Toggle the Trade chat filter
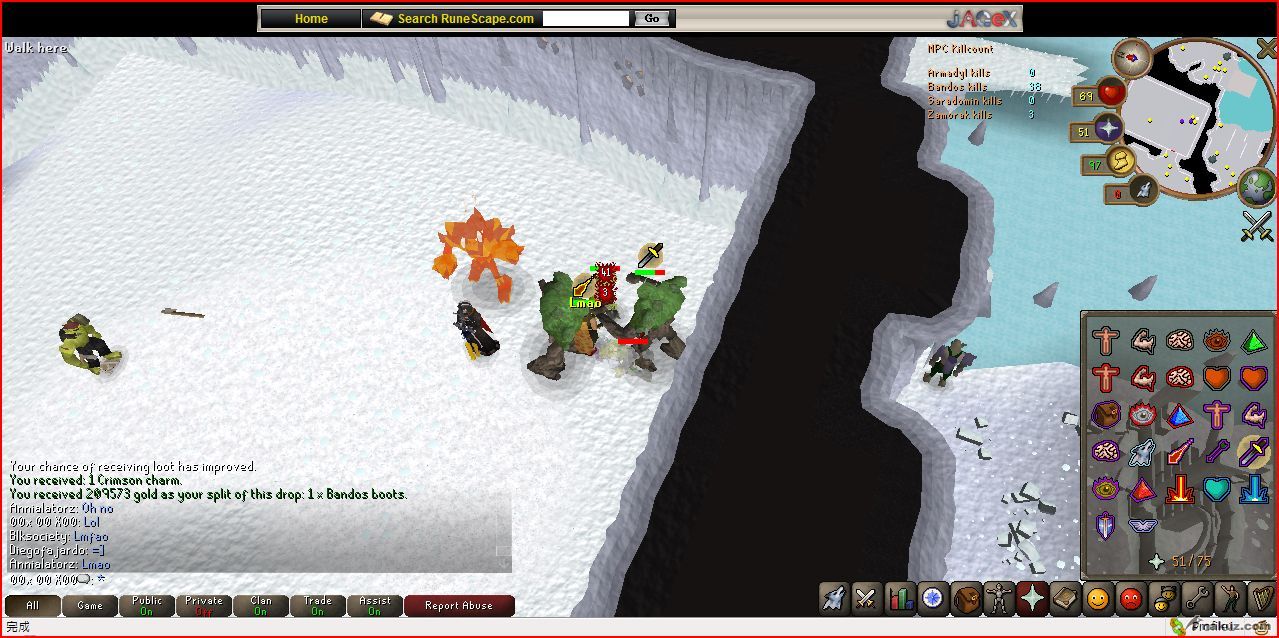1279x638 pixels. 317,605
